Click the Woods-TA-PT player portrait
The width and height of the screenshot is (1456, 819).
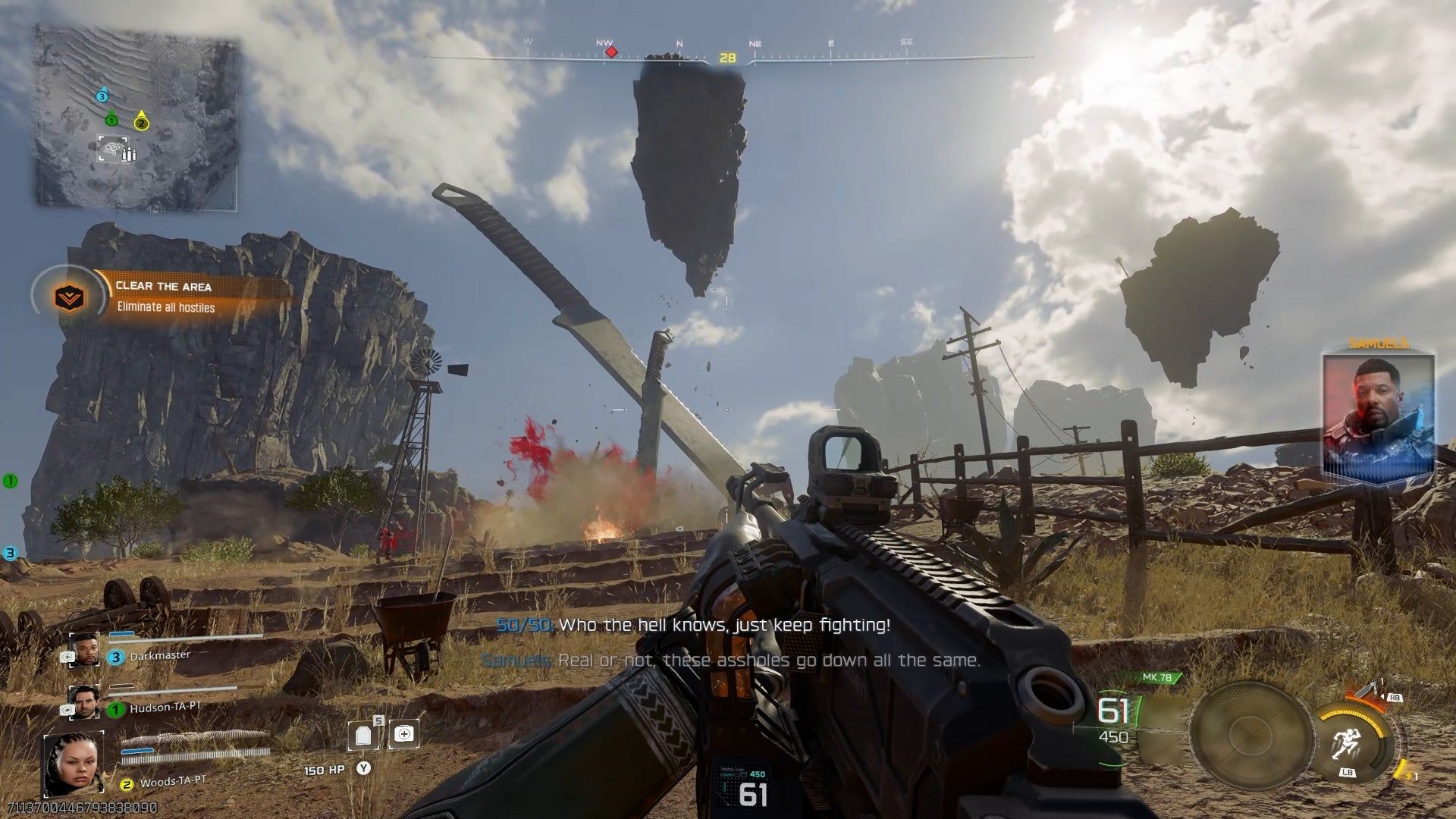coord(74,764)
